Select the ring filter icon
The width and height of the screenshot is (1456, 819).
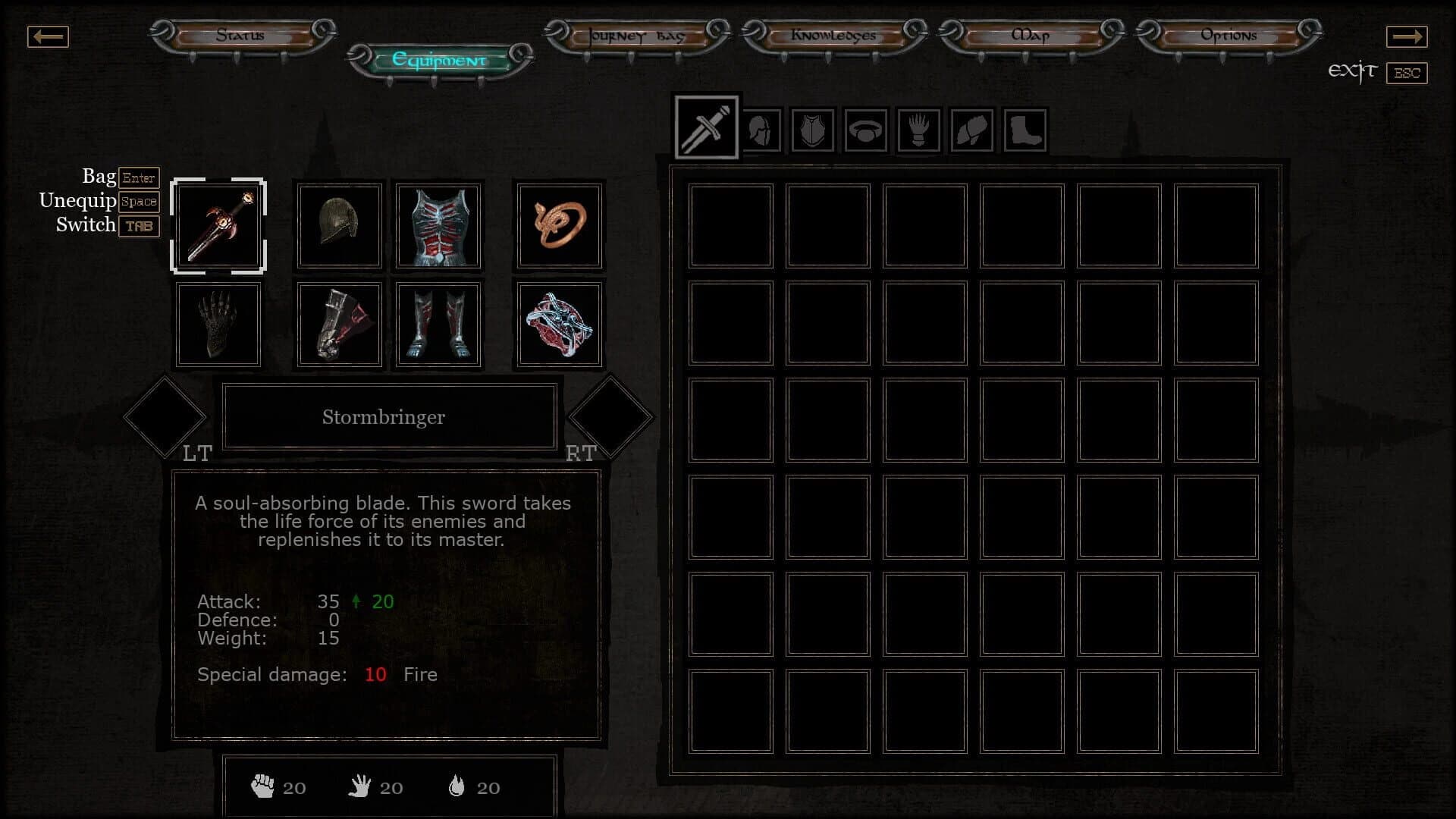coord(865,129)
